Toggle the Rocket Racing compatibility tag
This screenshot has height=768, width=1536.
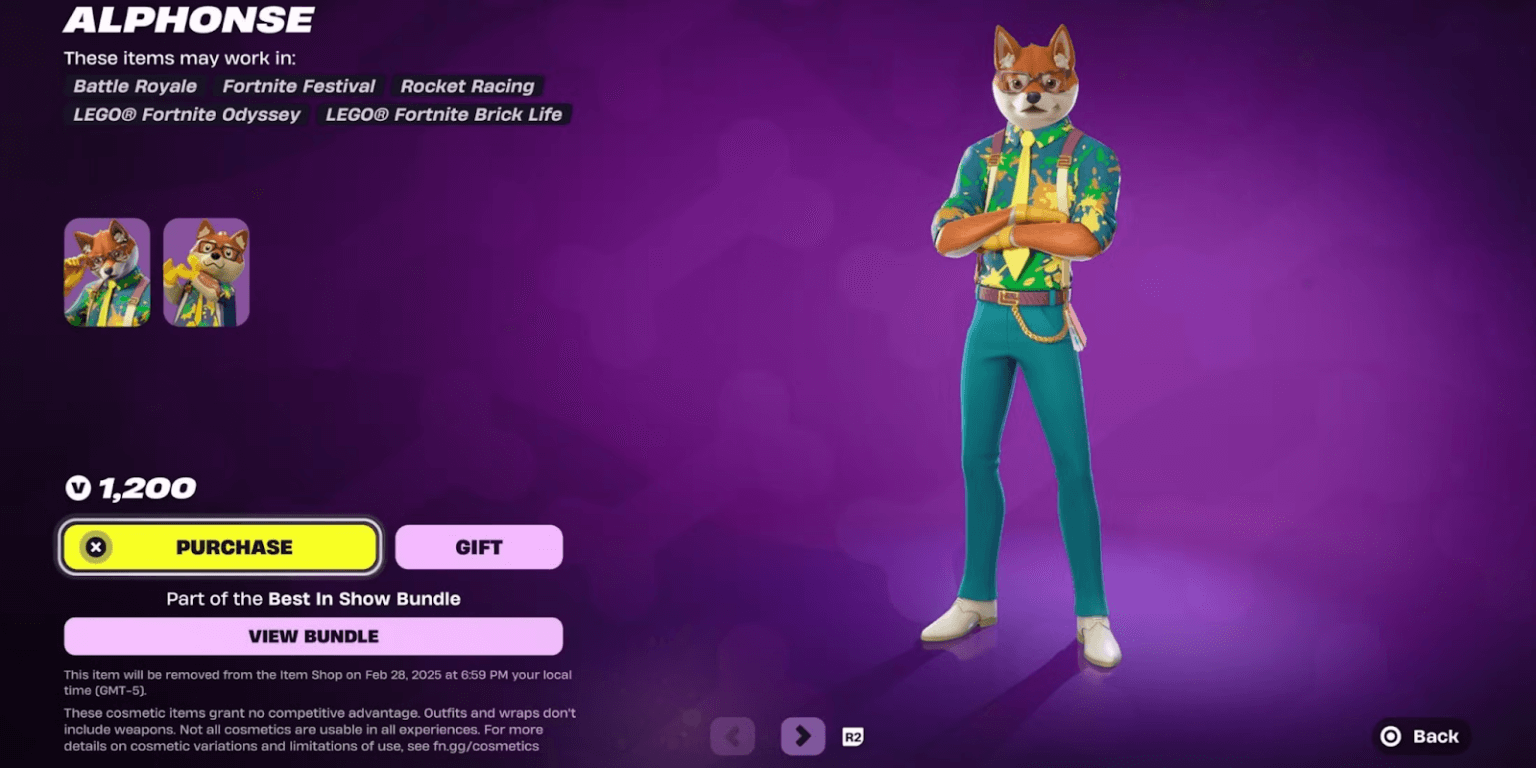[466, 86]
